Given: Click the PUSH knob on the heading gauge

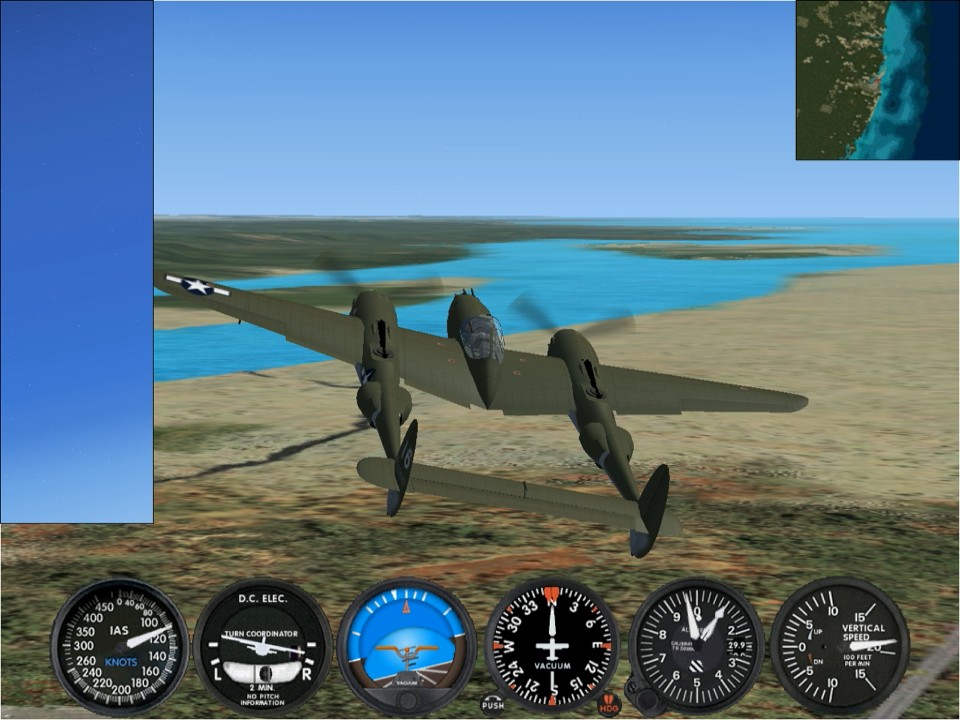Looking at the screenshot, I should (492, 704).
